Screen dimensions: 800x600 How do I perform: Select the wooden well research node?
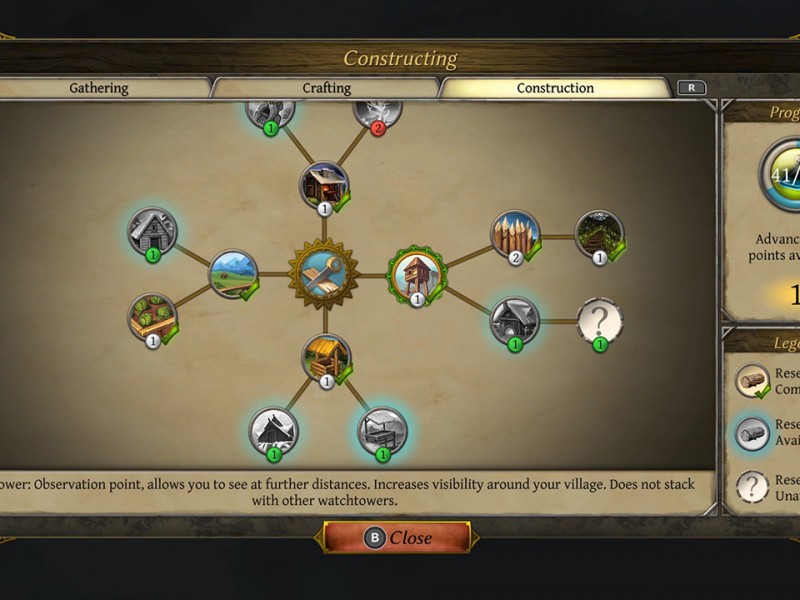[x=326, y=359]
